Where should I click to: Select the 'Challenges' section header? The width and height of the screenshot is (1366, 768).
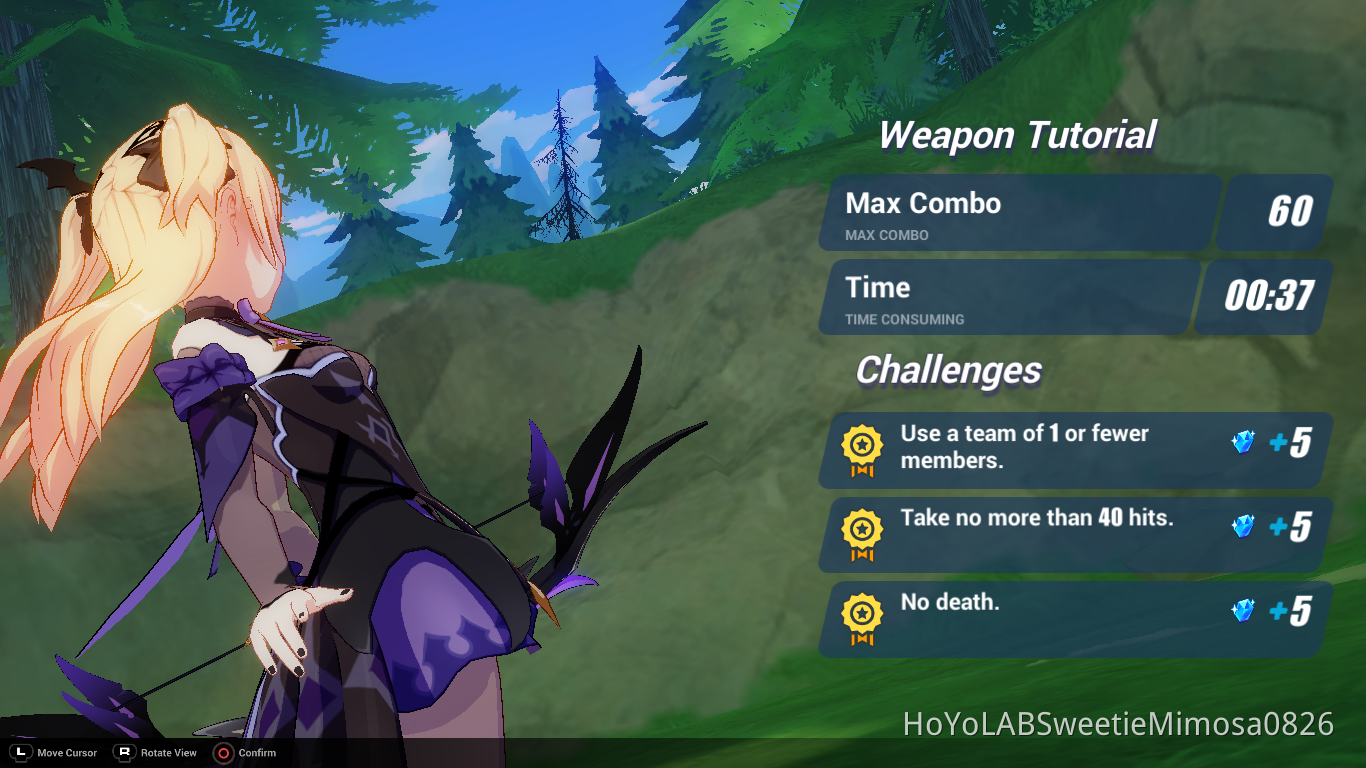(x=947, y=370)
